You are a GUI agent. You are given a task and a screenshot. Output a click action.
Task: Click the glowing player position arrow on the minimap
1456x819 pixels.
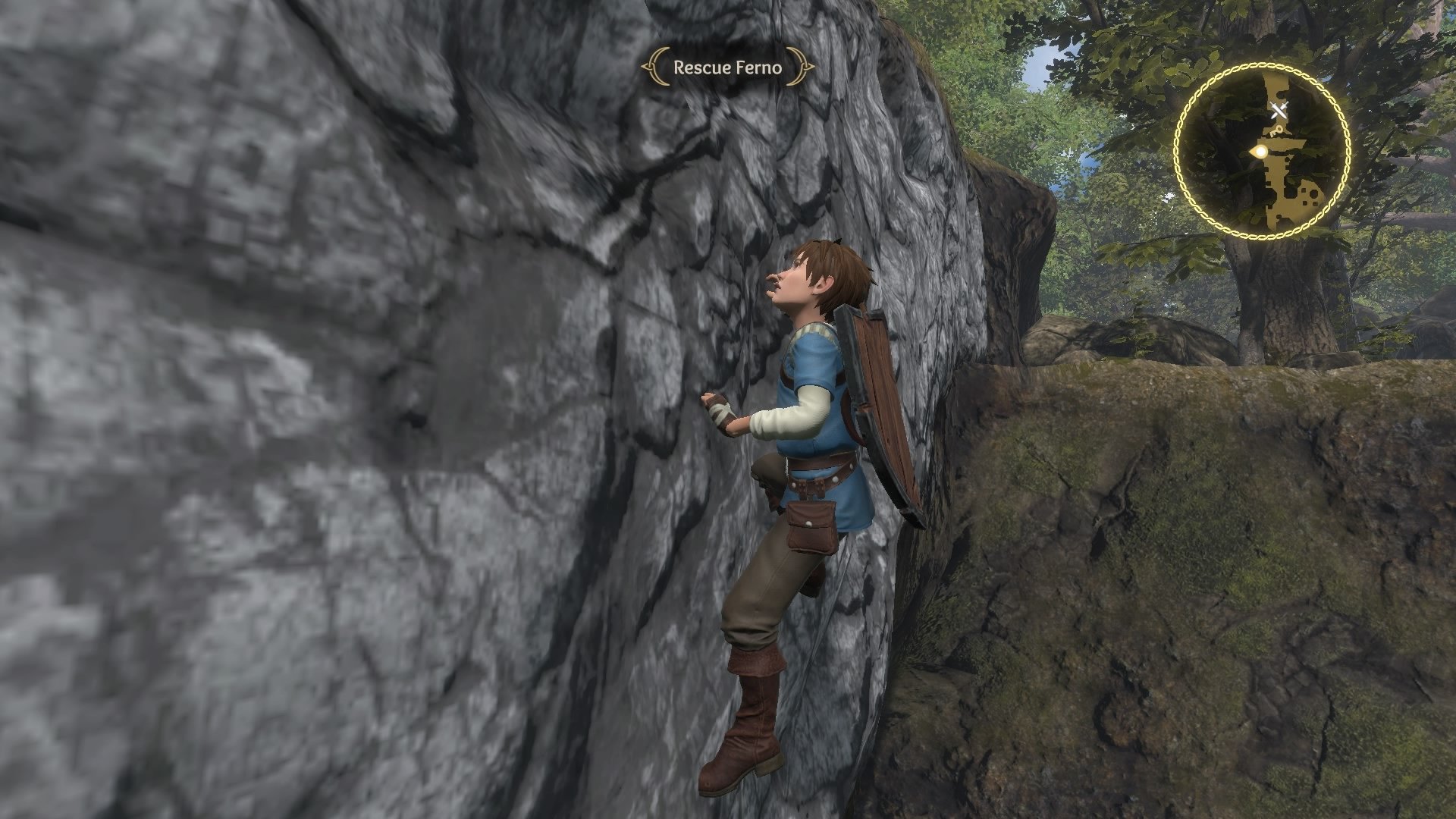[x=1258, y=151]
